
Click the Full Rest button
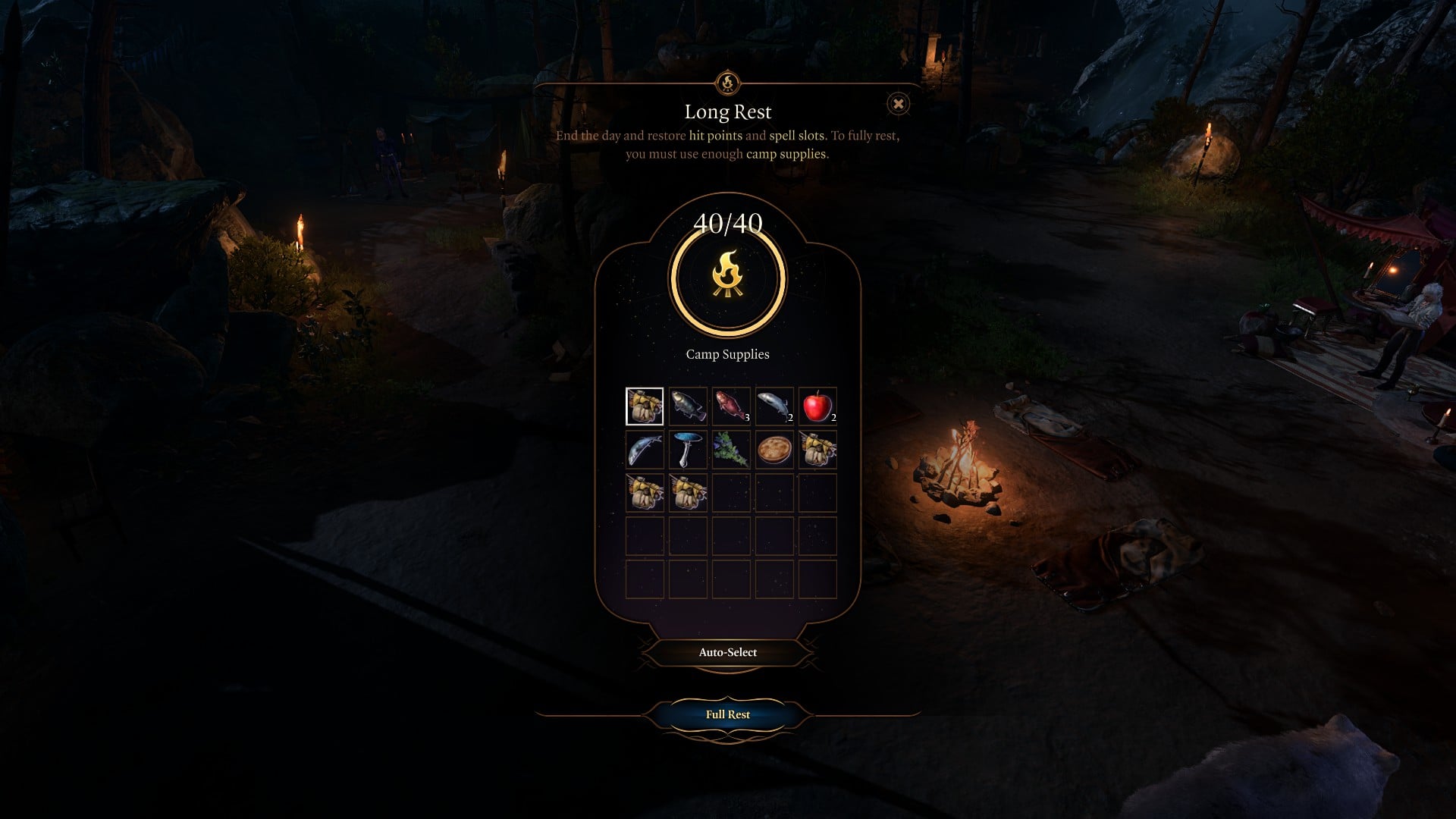[x=729, y=714]
